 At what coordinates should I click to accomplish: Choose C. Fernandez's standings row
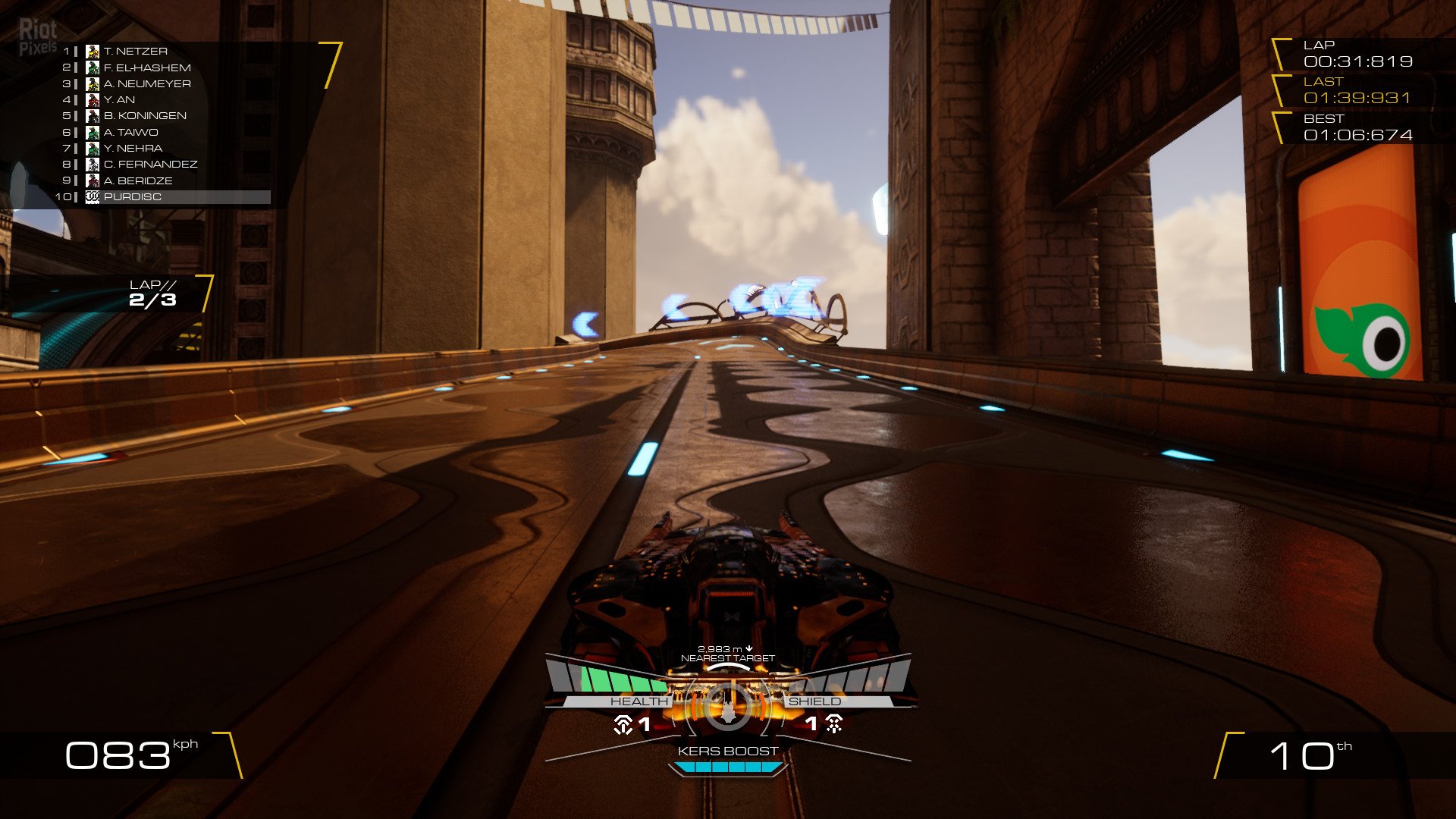(149, 165)
